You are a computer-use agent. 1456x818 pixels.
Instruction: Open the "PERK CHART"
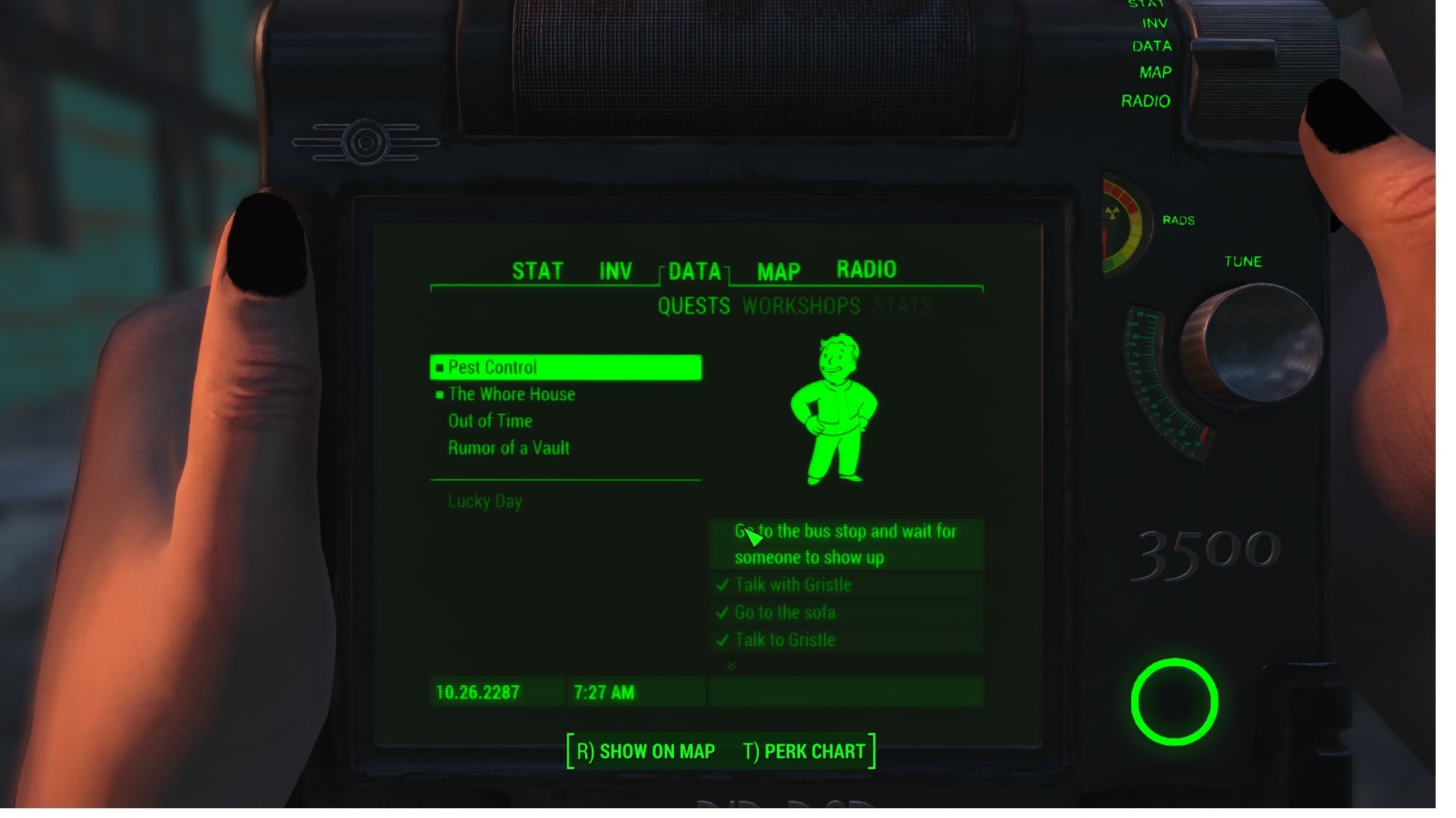813,750
